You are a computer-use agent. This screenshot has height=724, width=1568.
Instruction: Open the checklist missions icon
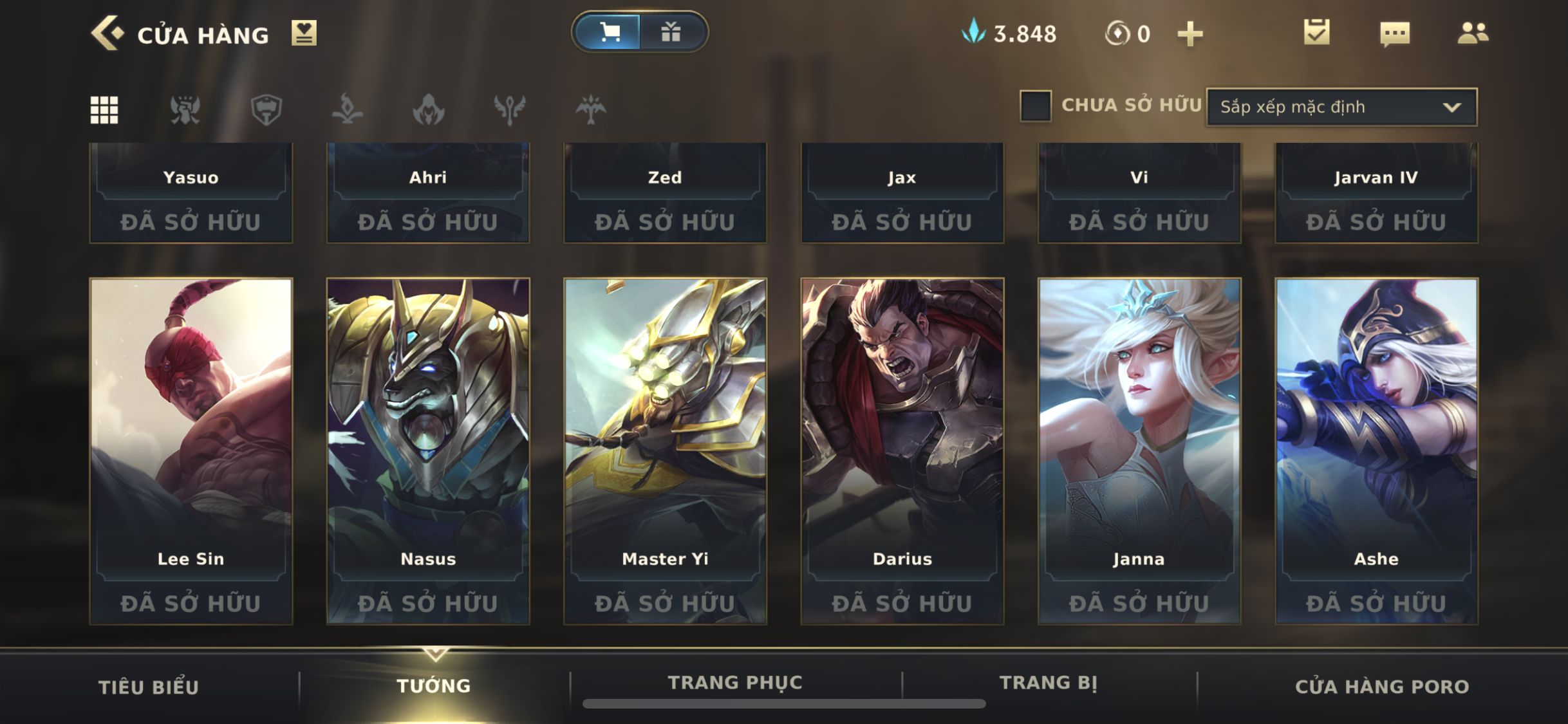click(x=1316, y=32)
